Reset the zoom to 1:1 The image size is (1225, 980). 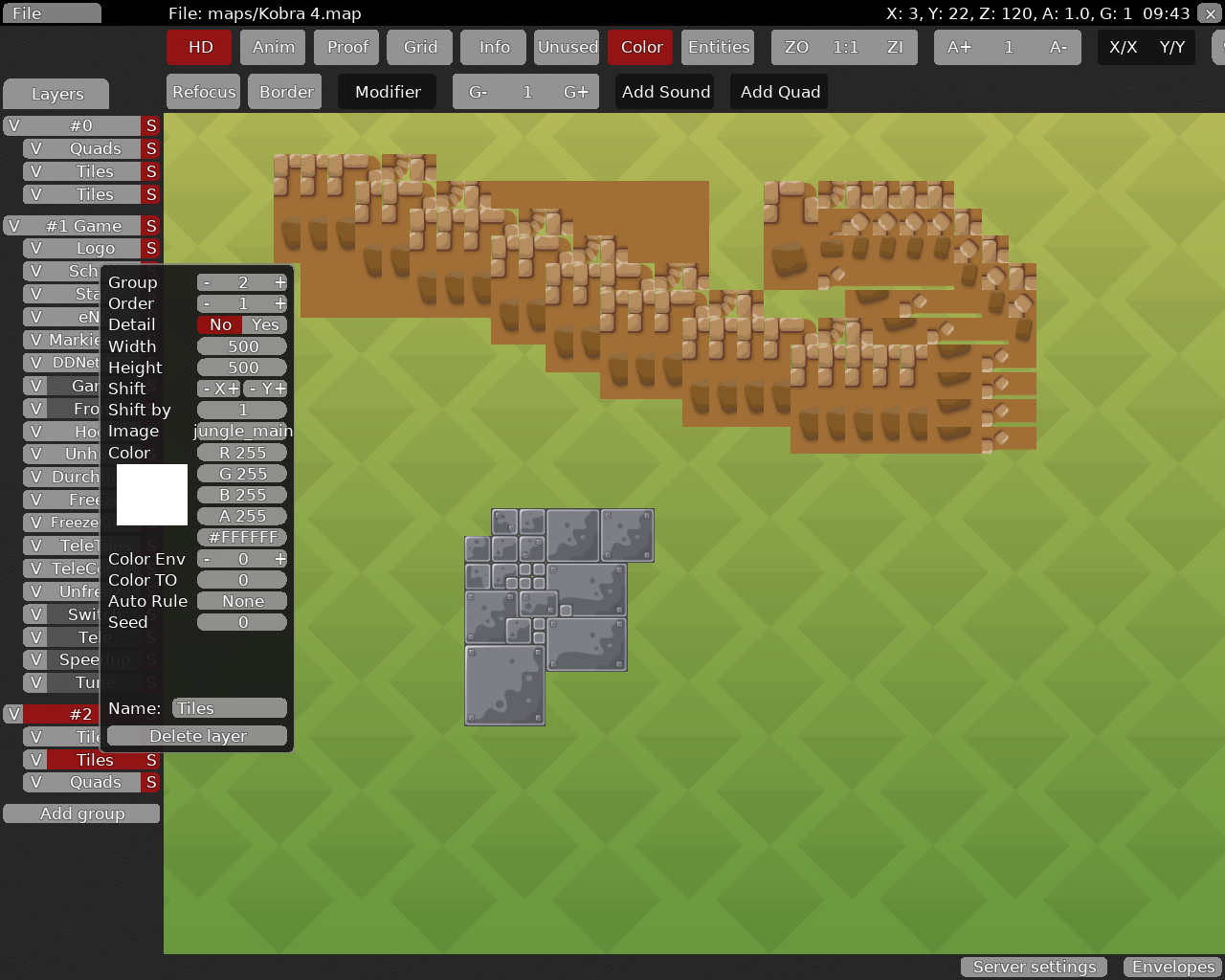(x=843, y=46)
